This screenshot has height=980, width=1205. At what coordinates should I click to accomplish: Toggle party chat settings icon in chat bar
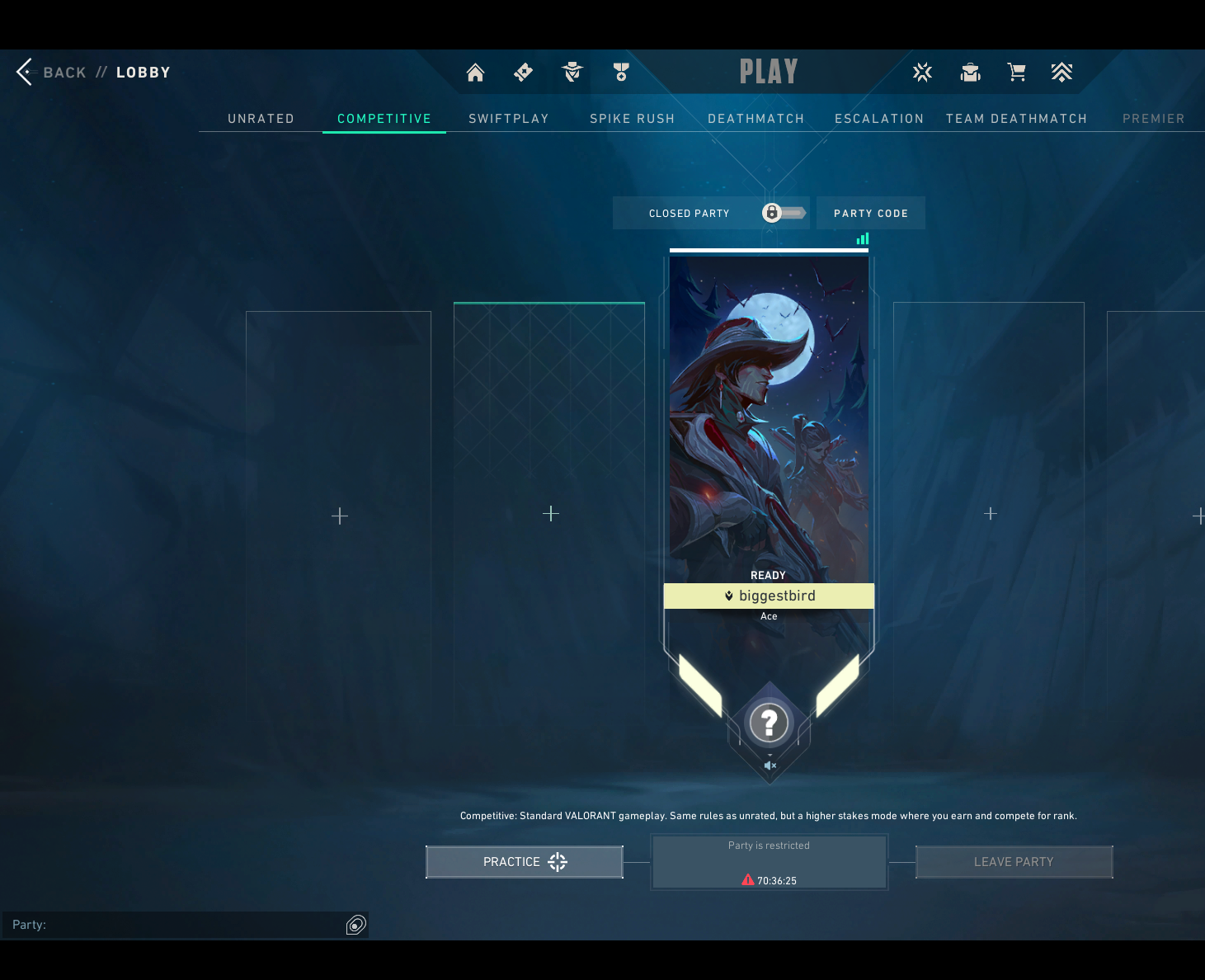(x=356, y=925)
